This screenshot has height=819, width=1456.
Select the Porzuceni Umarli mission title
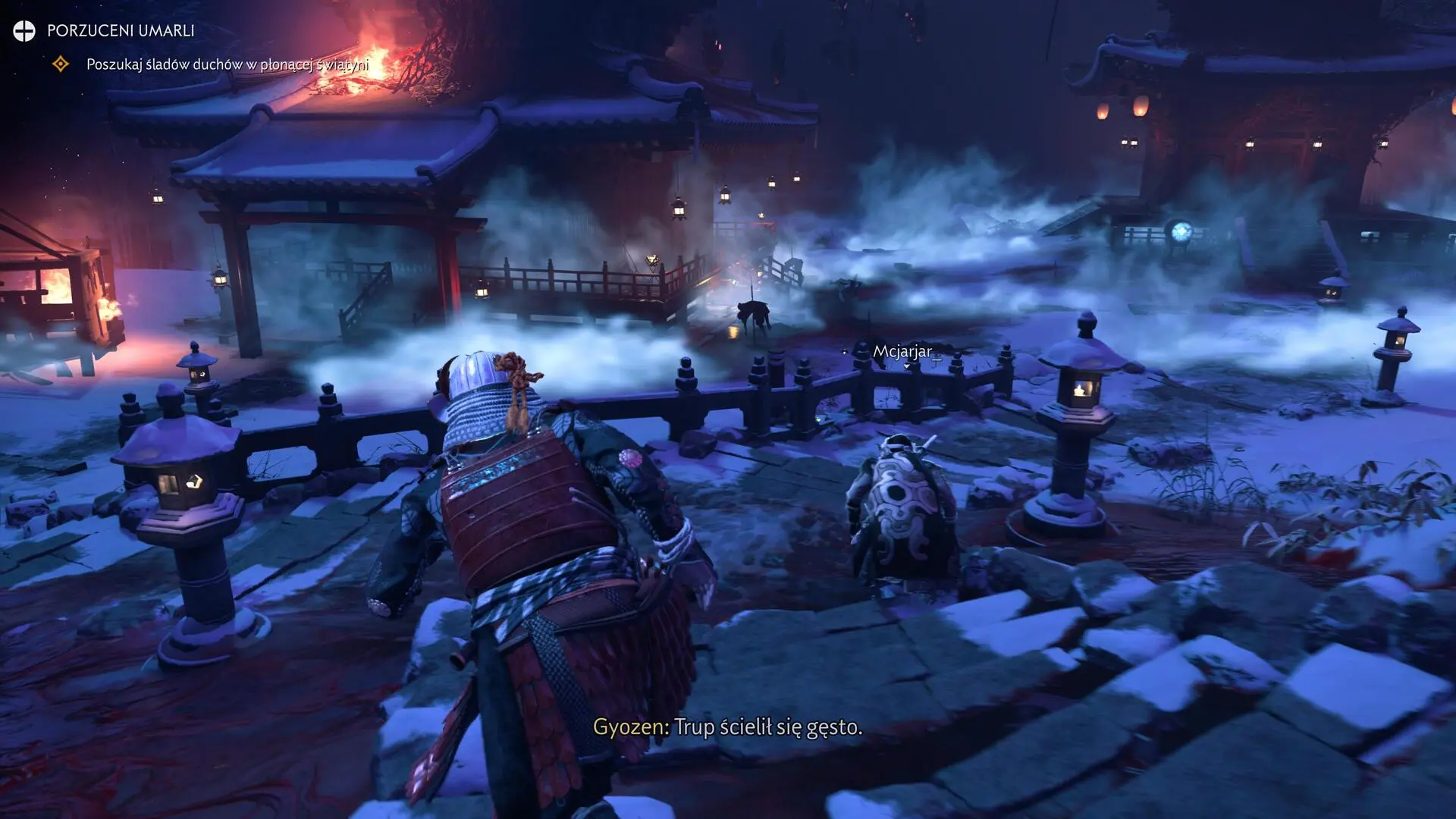coord(121,30)
